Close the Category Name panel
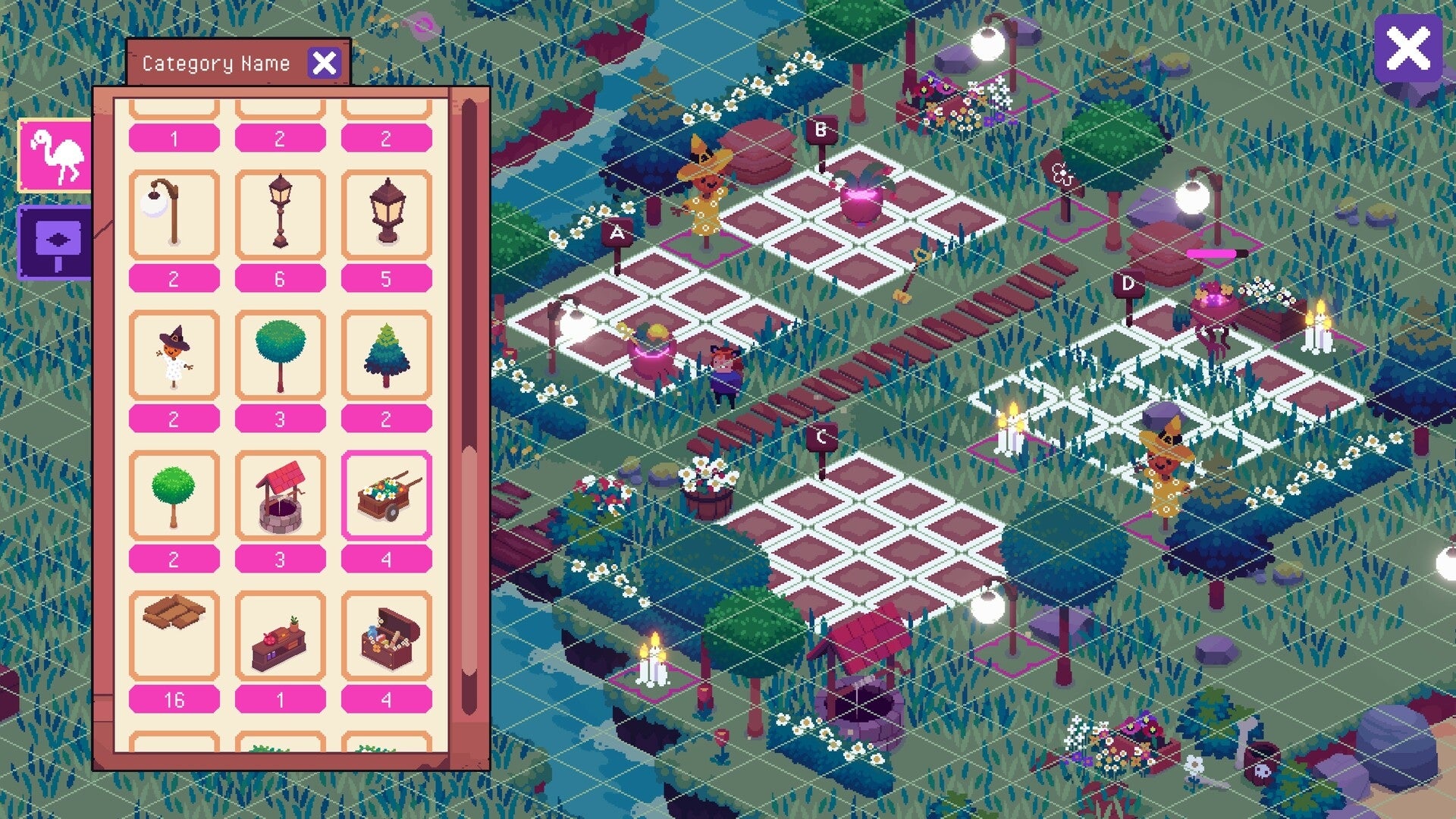This screenshot has height=819, width=1456. click(325, 62)
